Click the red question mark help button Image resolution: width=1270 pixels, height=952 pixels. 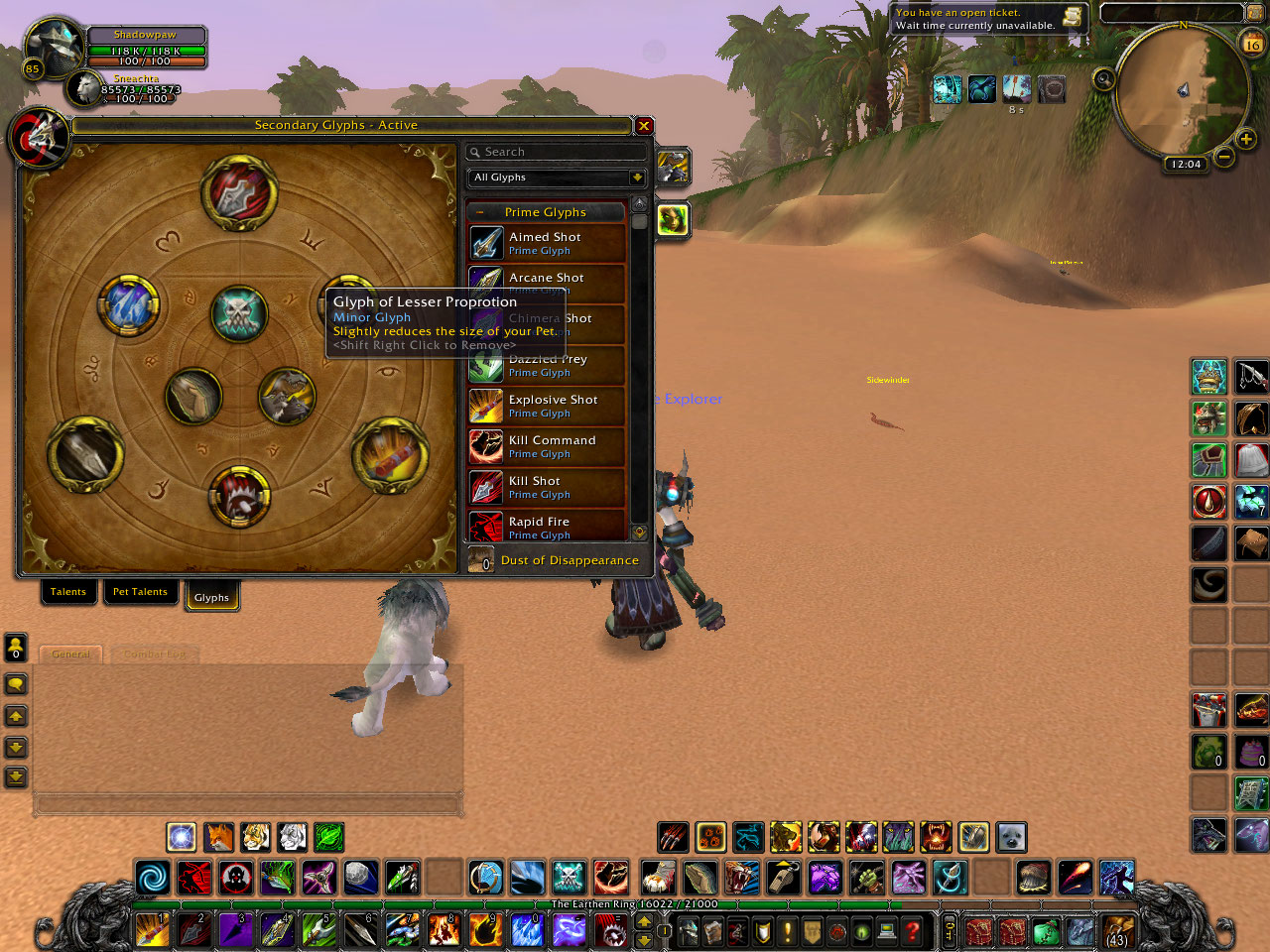912,932
